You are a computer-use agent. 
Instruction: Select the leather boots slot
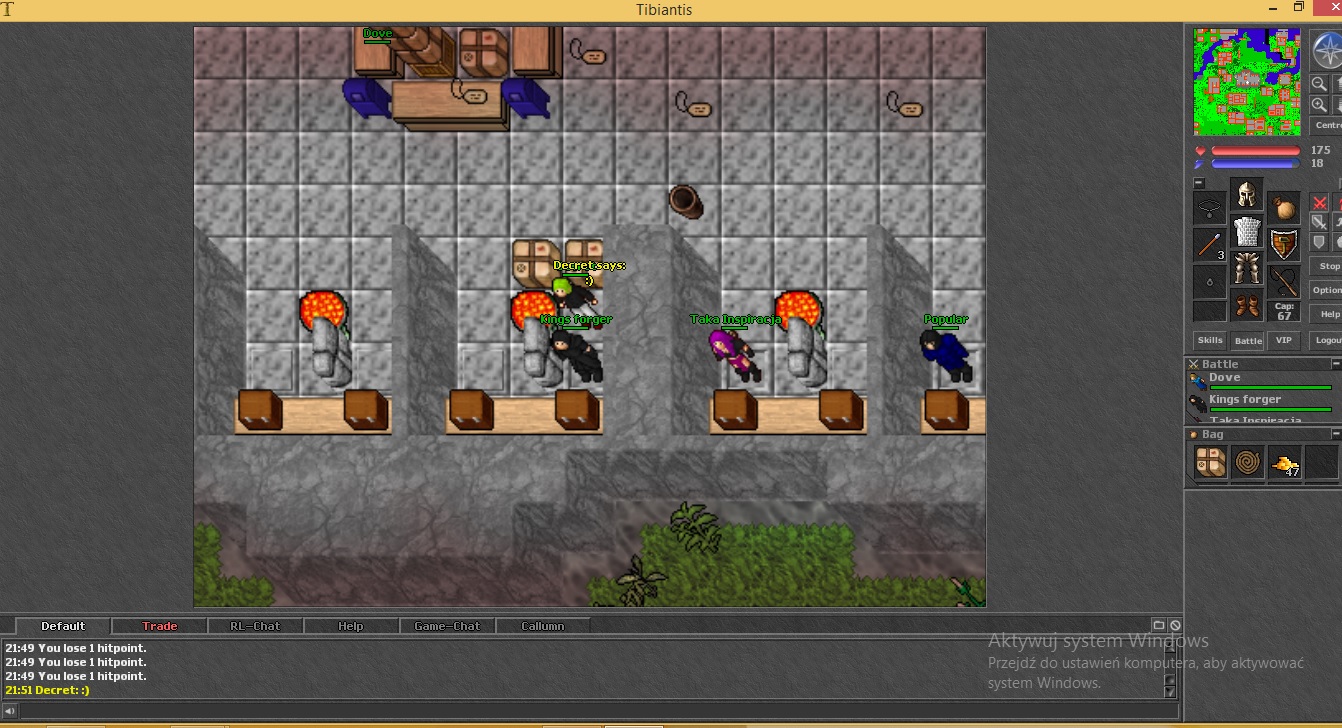1247,304
